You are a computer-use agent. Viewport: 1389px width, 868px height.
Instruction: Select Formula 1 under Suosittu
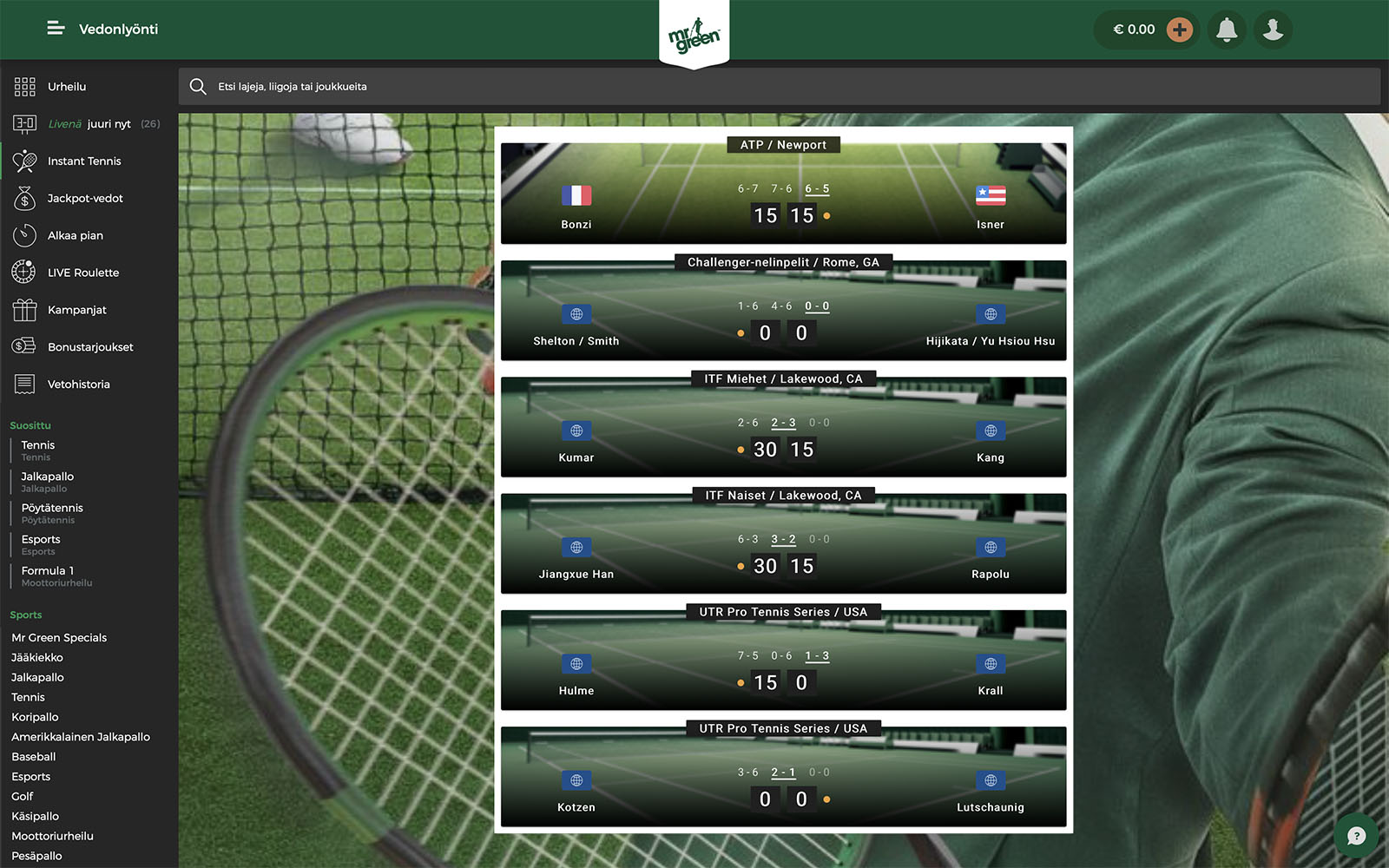(48, 571)
